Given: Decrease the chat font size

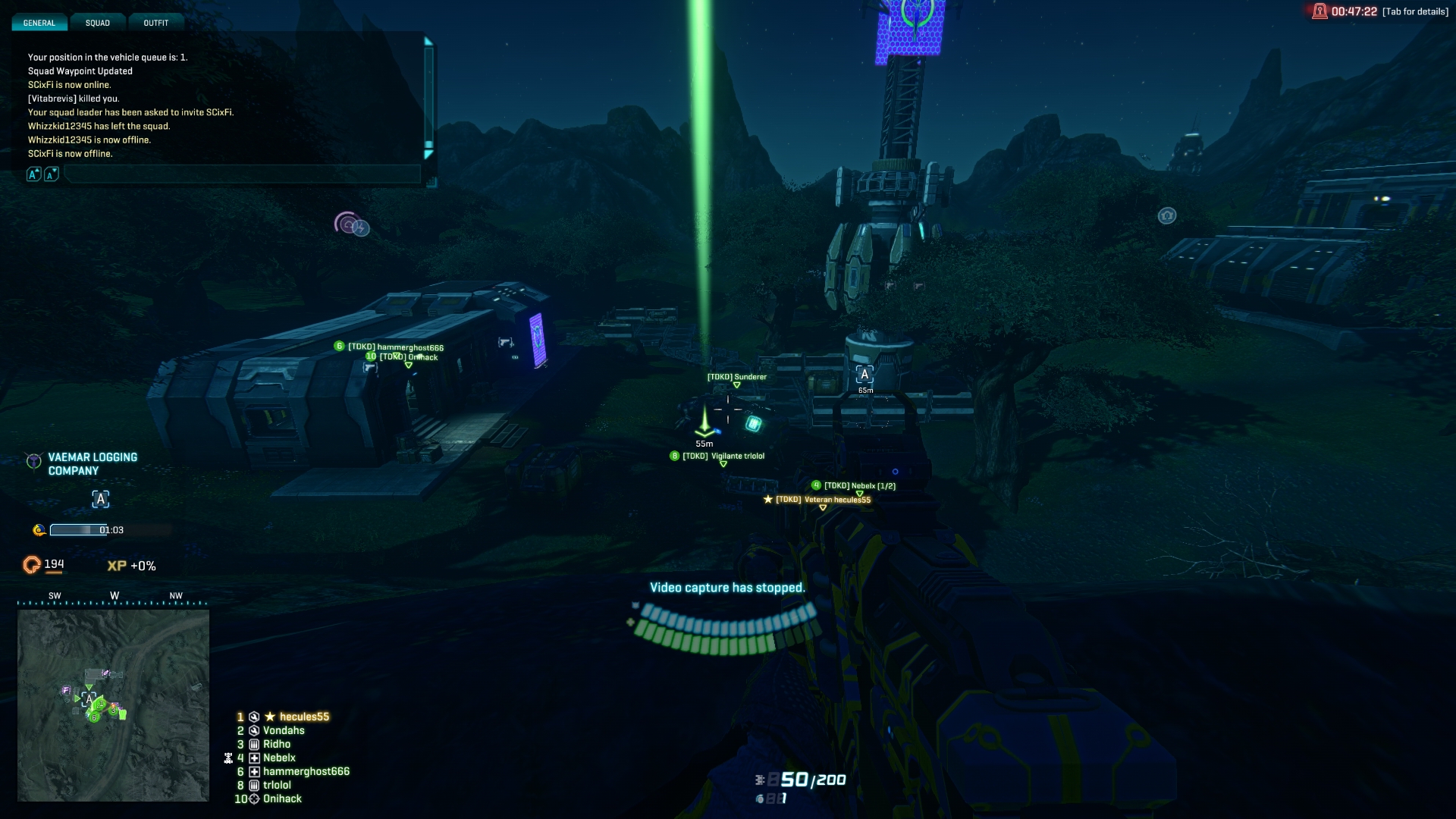Looking at the screenshot, I should (51, 174).
